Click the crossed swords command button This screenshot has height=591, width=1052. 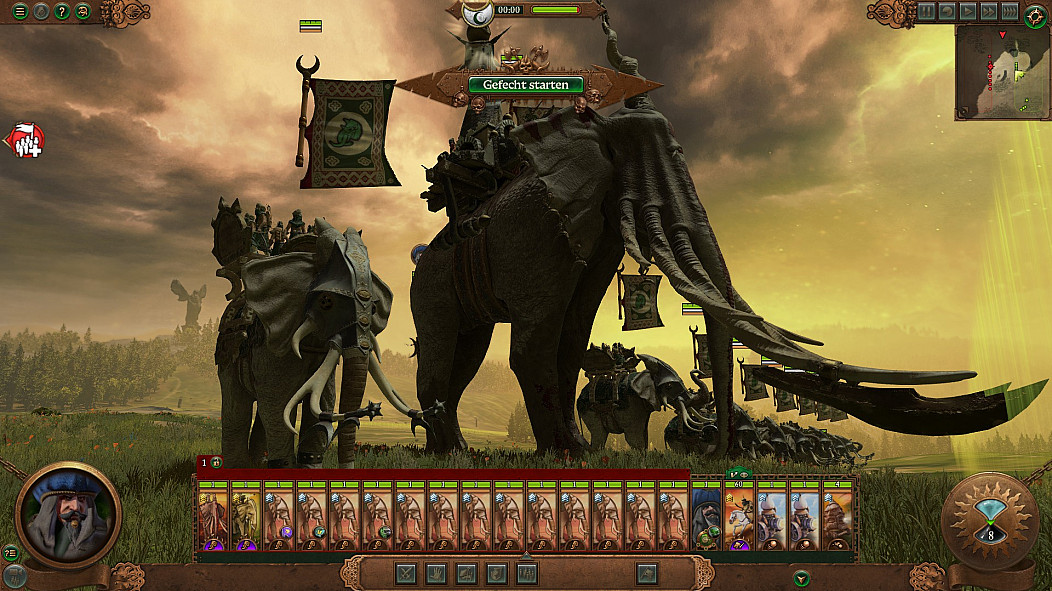click(406, 573)
